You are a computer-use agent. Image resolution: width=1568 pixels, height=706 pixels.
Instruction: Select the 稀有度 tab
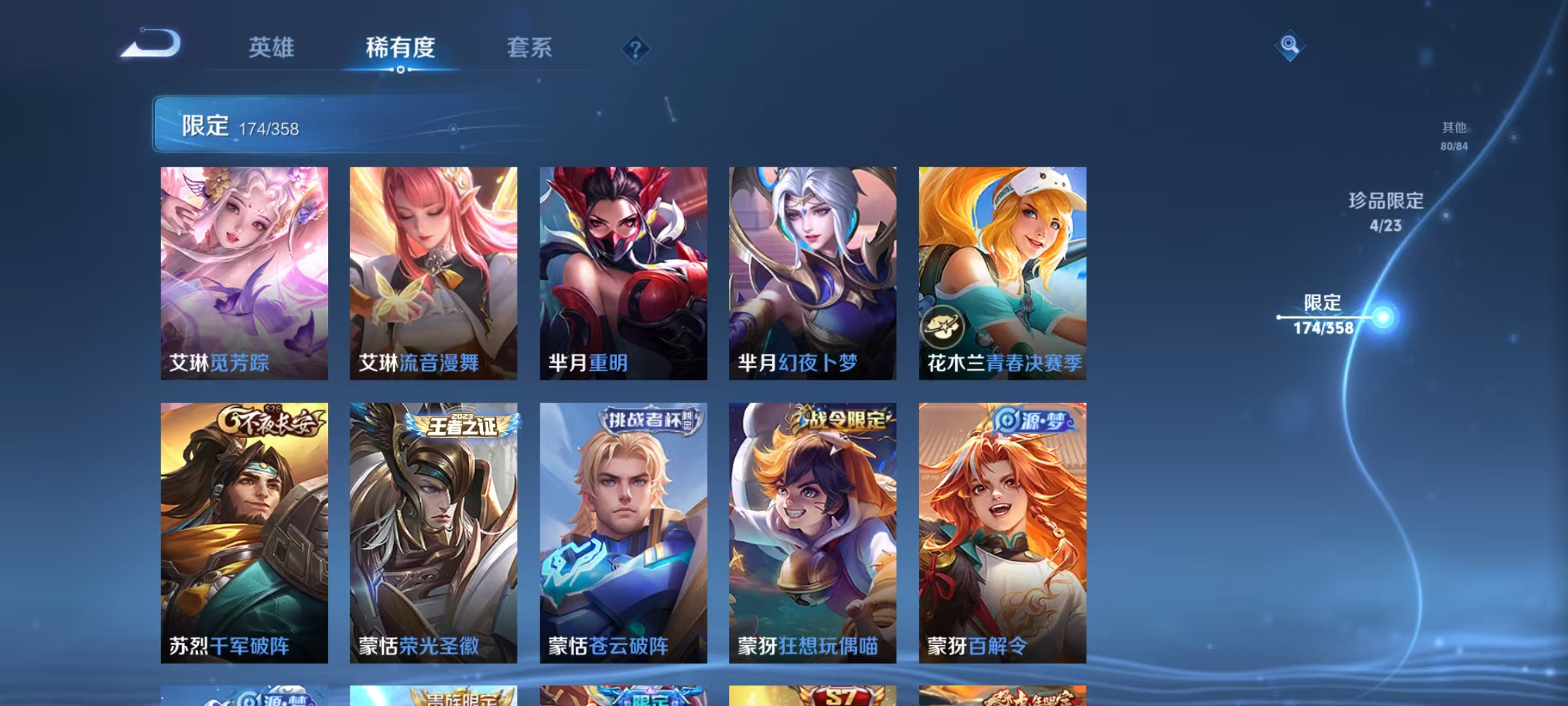pyautogui.click(x=400, y=48)
